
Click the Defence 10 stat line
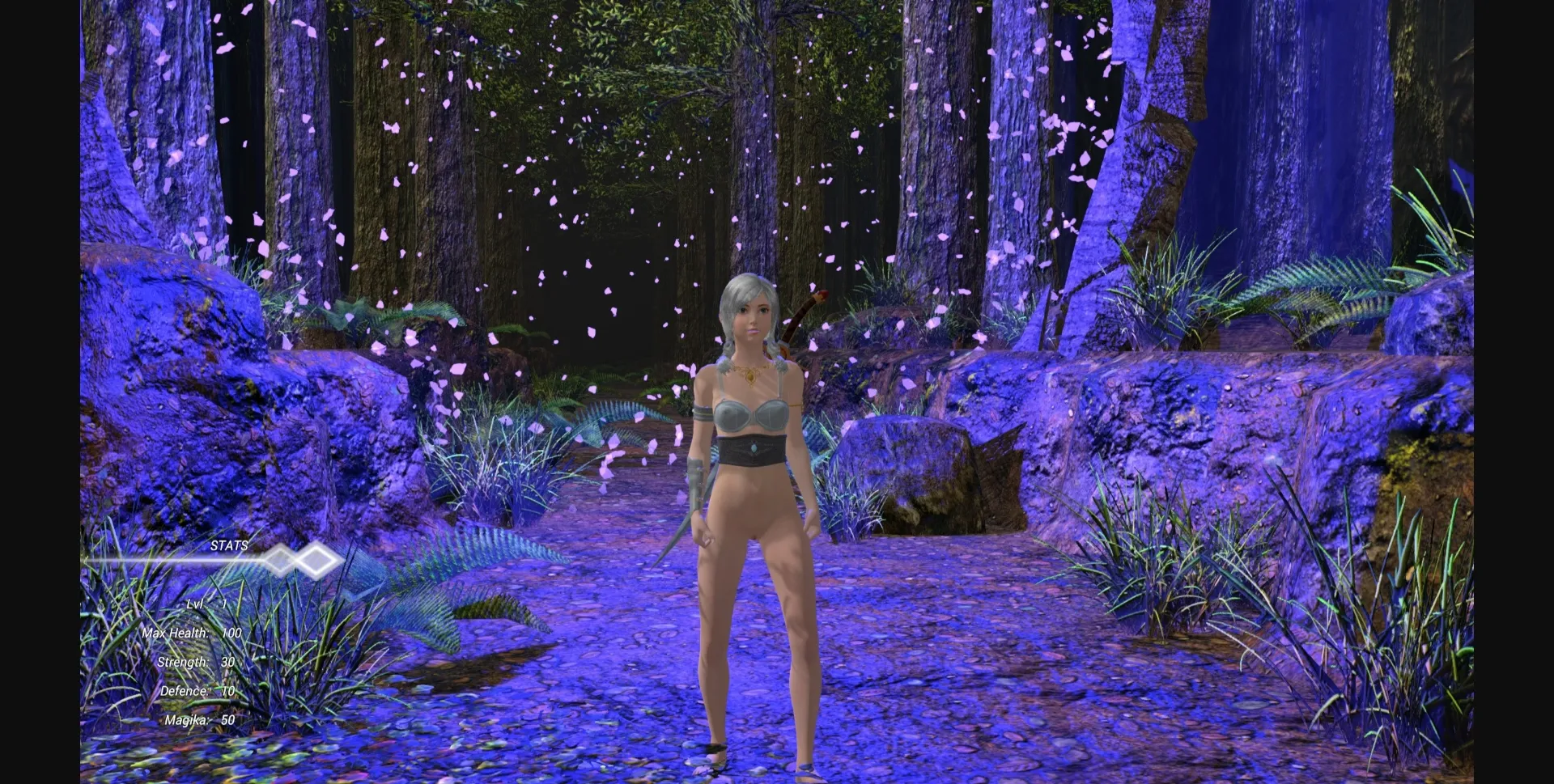[x=198, y=691]
